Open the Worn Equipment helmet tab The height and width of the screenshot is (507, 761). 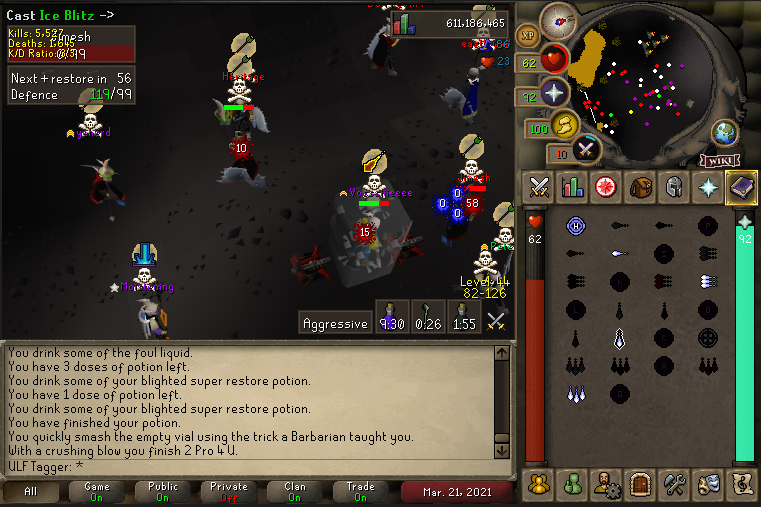[674, 186]
